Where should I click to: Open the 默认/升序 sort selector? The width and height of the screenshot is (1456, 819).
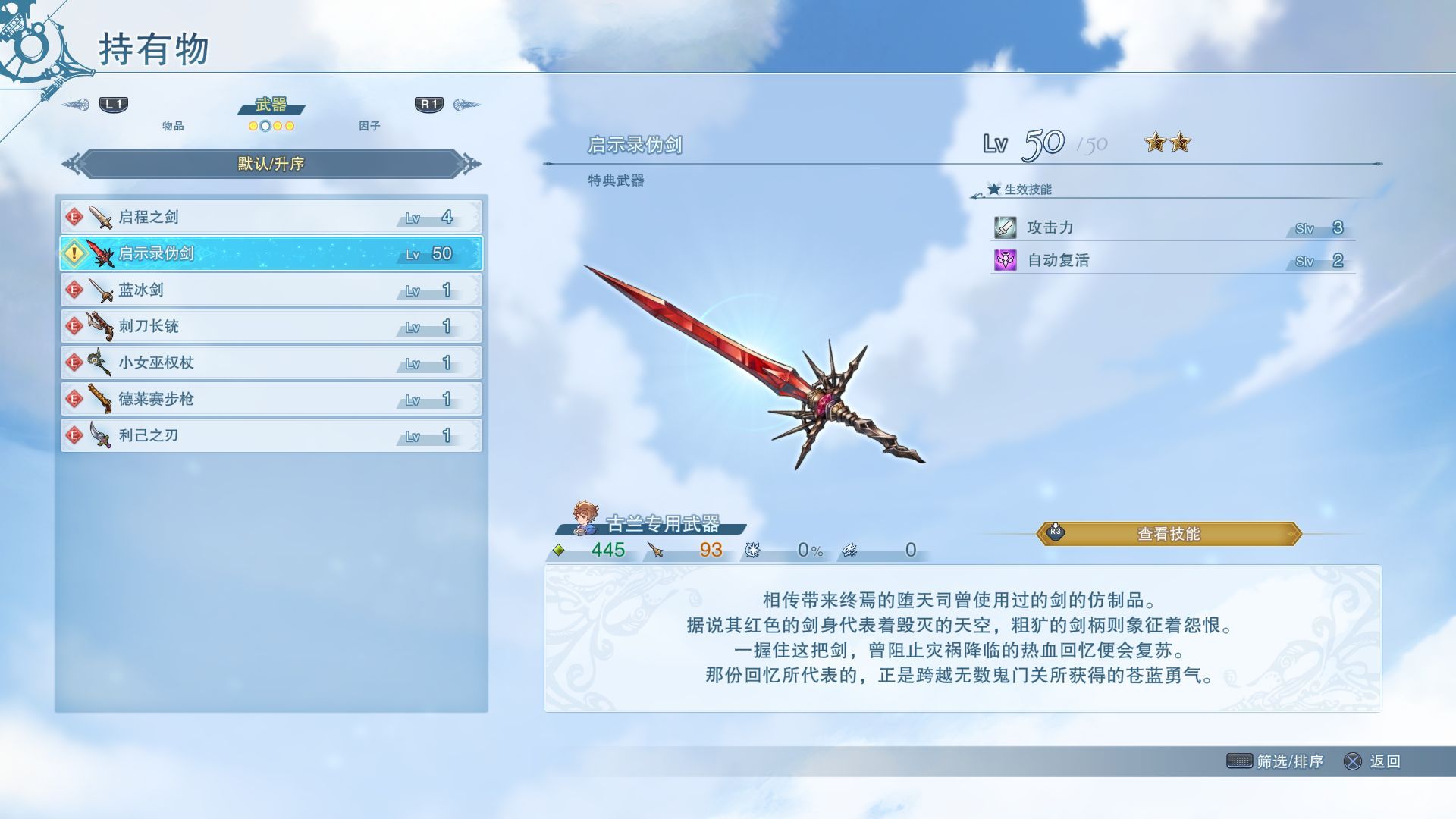(x=271, y=164)
